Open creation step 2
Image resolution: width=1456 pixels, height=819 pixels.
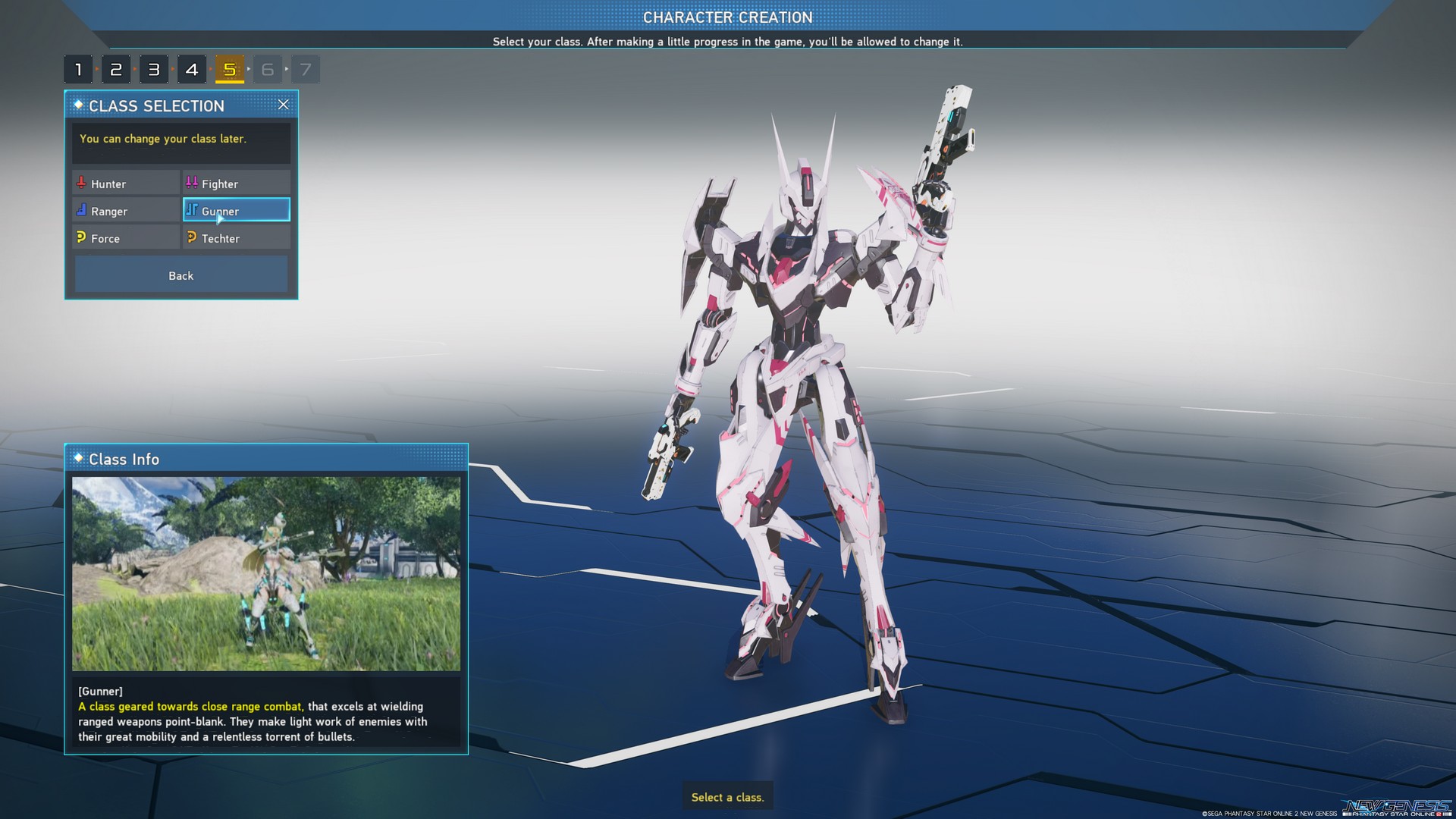click(116, 68)
